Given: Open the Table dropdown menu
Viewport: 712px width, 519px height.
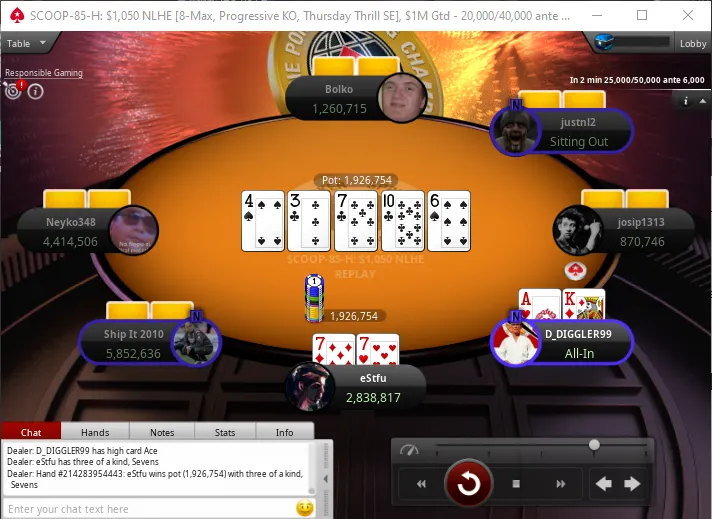Looking at the screenshot, I should click(x=20, y=44).
